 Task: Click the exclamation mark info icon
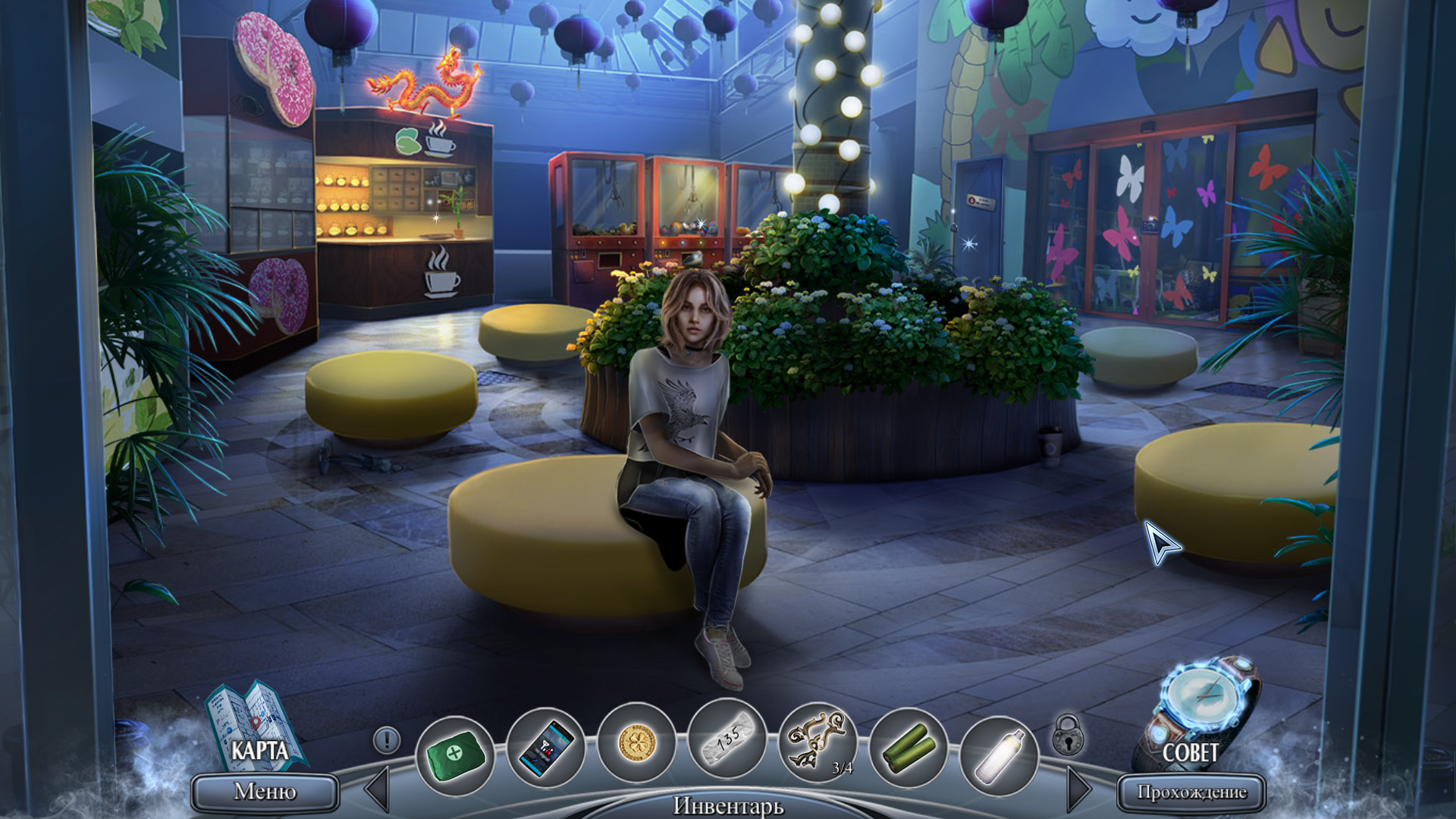point(387,739)
